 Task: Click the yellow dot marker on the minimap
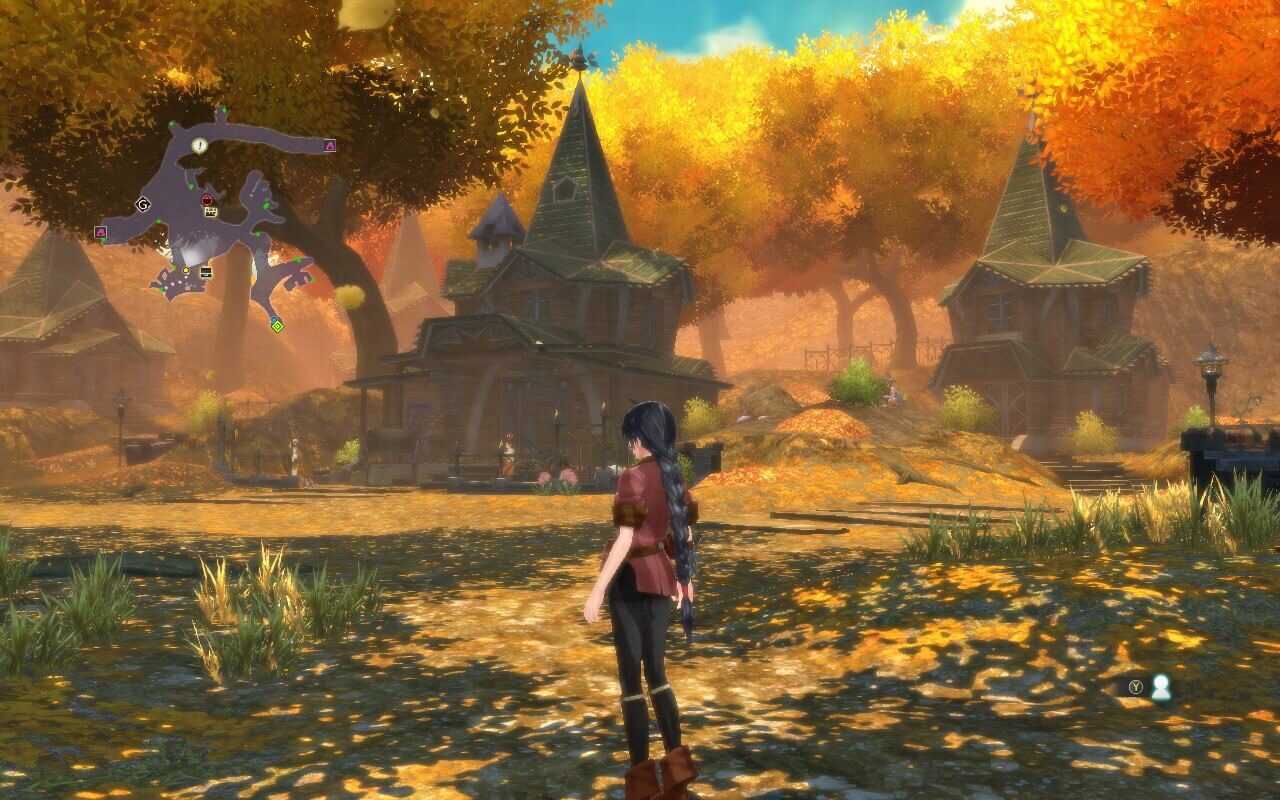click(x=185, y=270)
